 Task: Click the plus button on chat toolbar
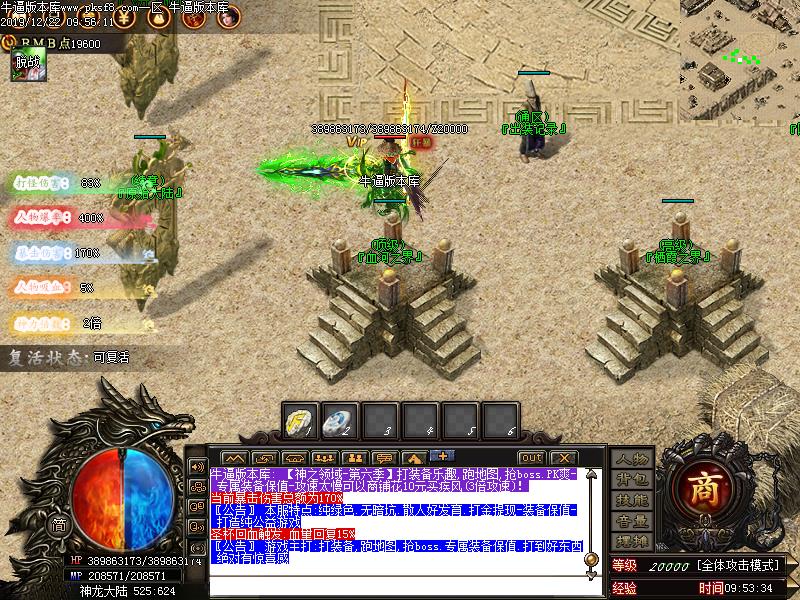pos(441,457)
